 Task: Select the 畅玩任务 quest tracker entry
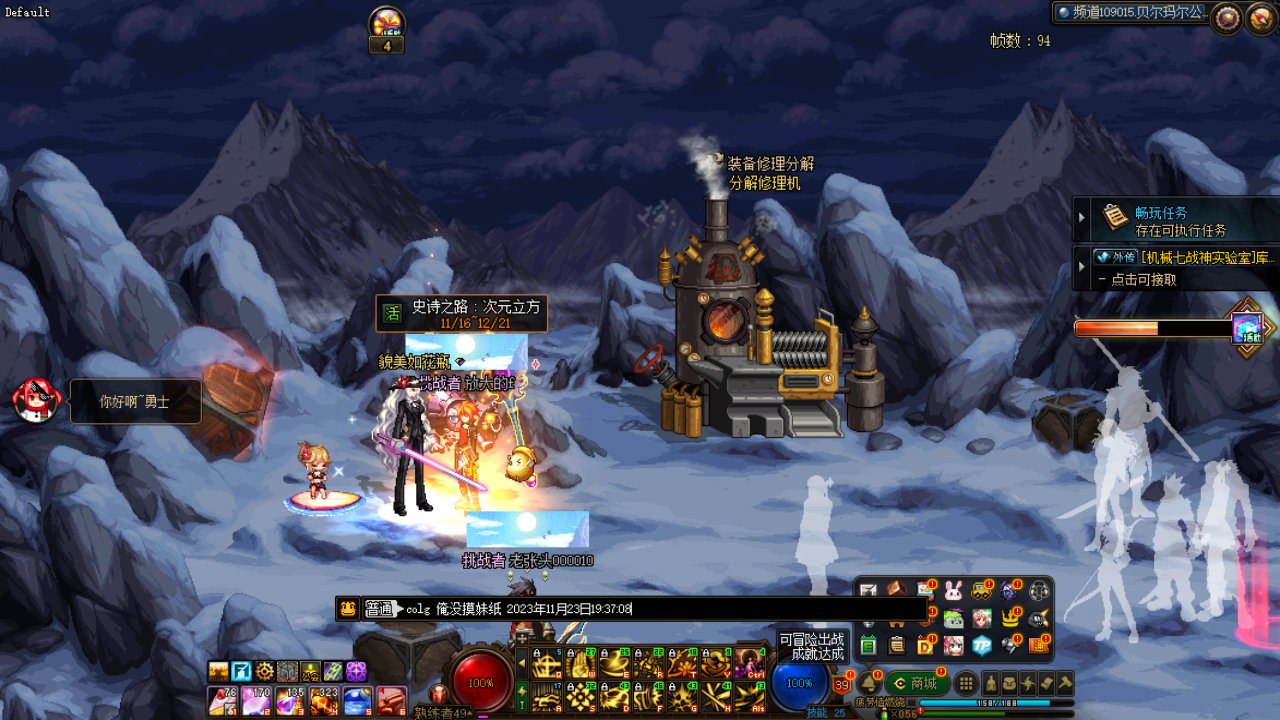pos(1160,219)
